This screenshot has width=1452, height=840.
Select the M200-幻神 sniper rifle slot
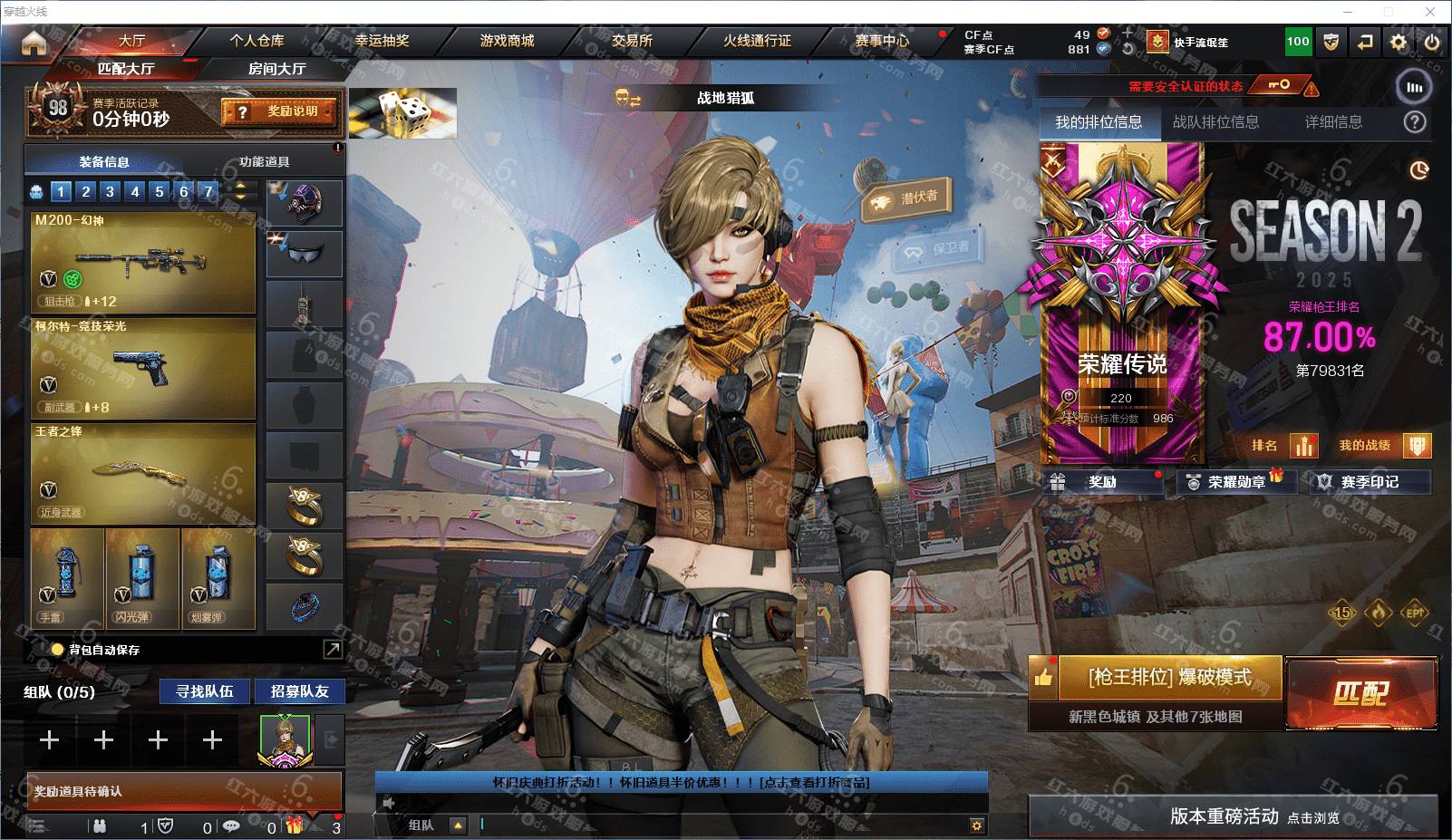[143, 262]
